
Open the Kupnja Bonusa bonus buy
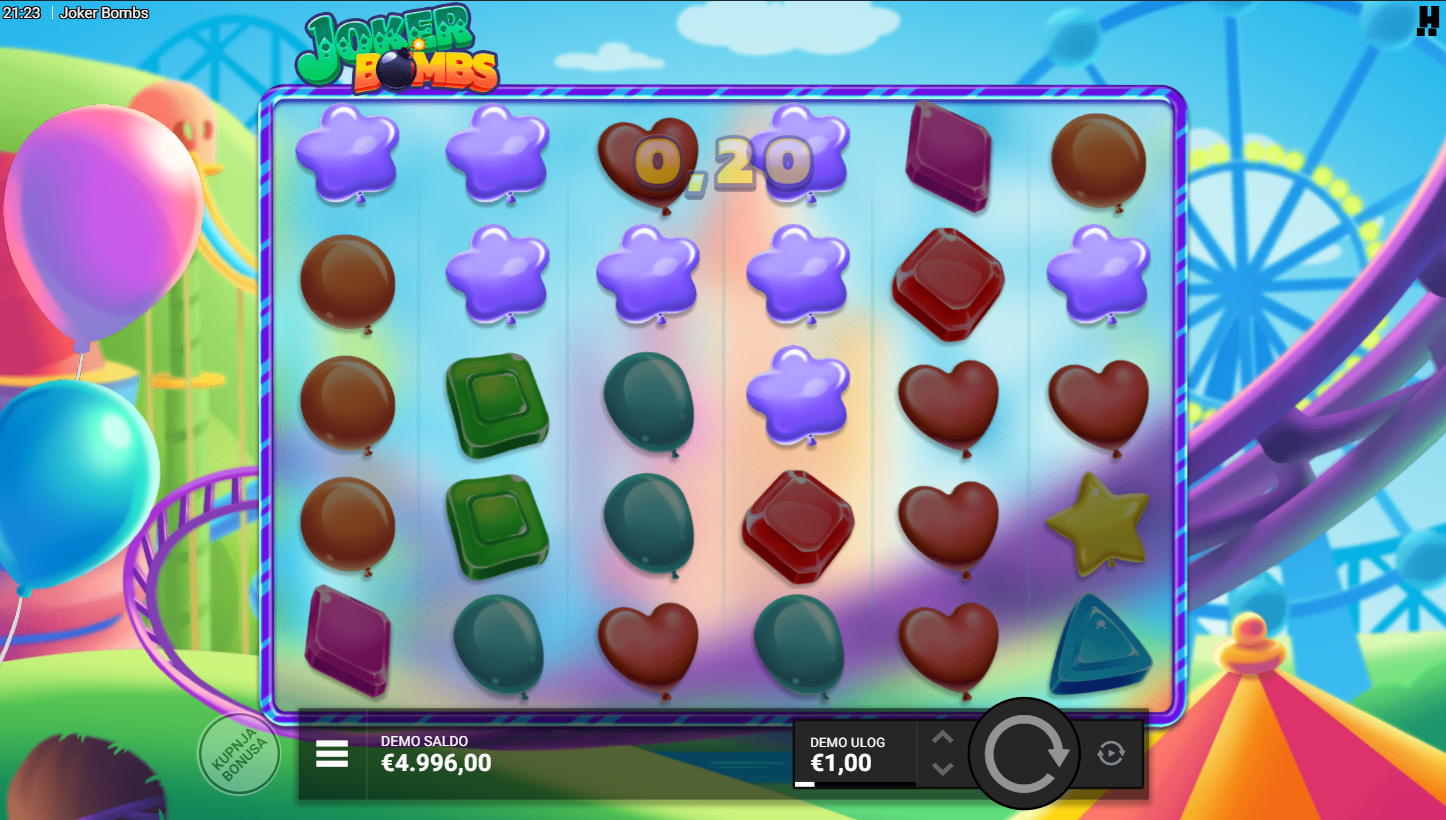tap(239, 754)
